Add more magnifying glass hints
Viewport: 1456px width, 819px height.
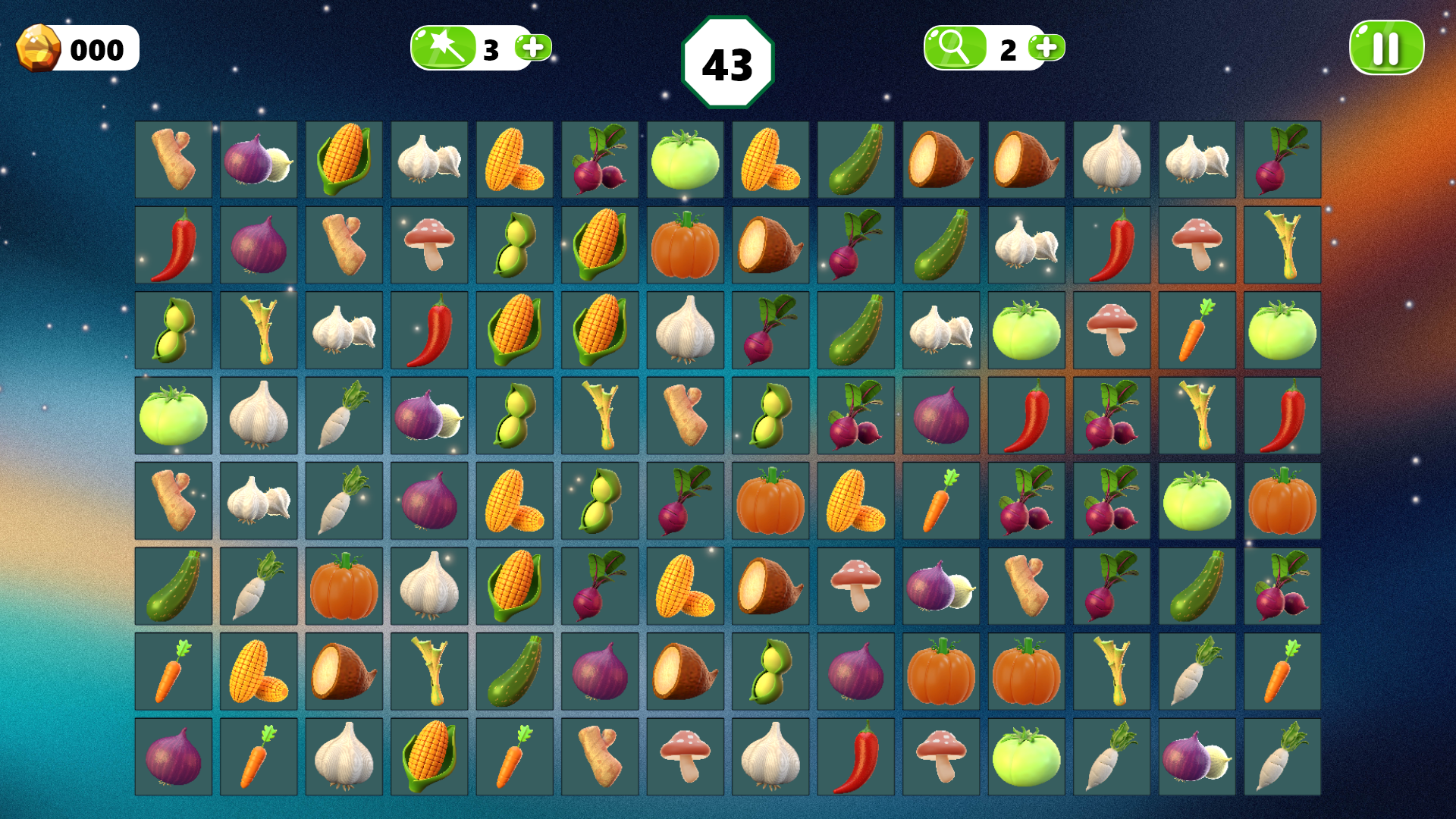[1046, 48]
